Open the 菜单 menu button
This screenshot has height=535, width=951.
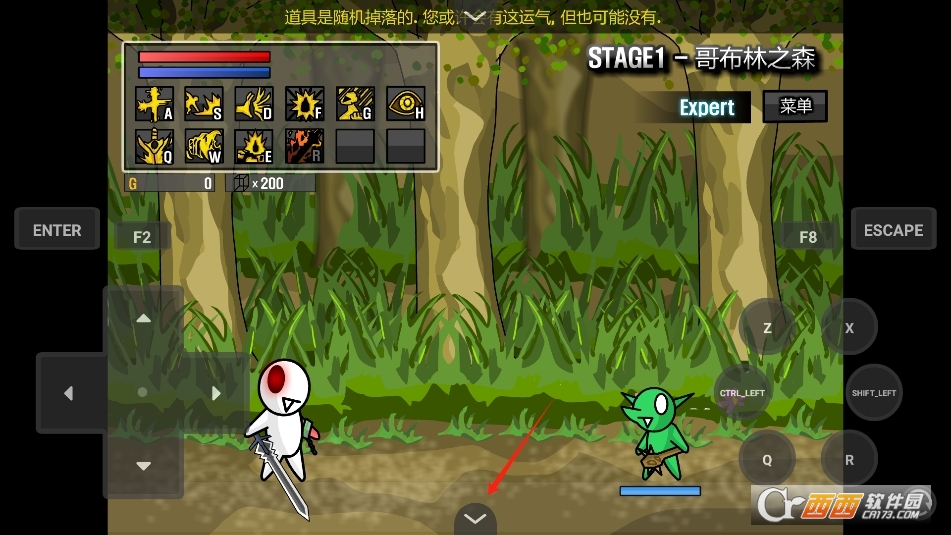795,106
